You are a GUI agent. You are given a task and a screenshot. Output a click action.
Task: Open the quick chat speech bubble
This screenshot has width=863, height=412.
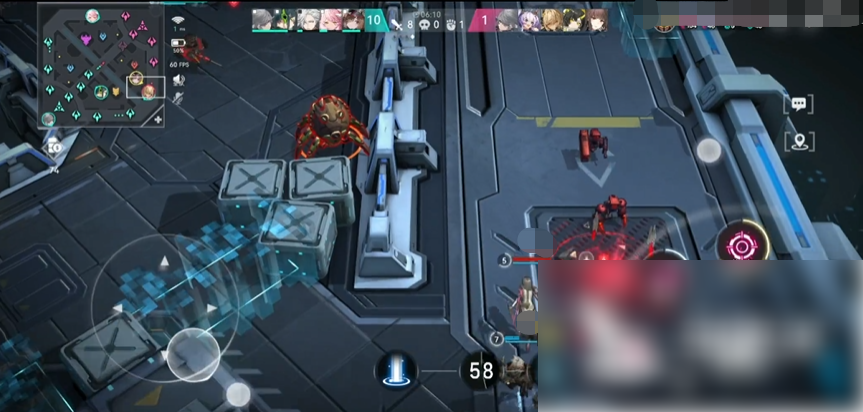pos(798,104)
